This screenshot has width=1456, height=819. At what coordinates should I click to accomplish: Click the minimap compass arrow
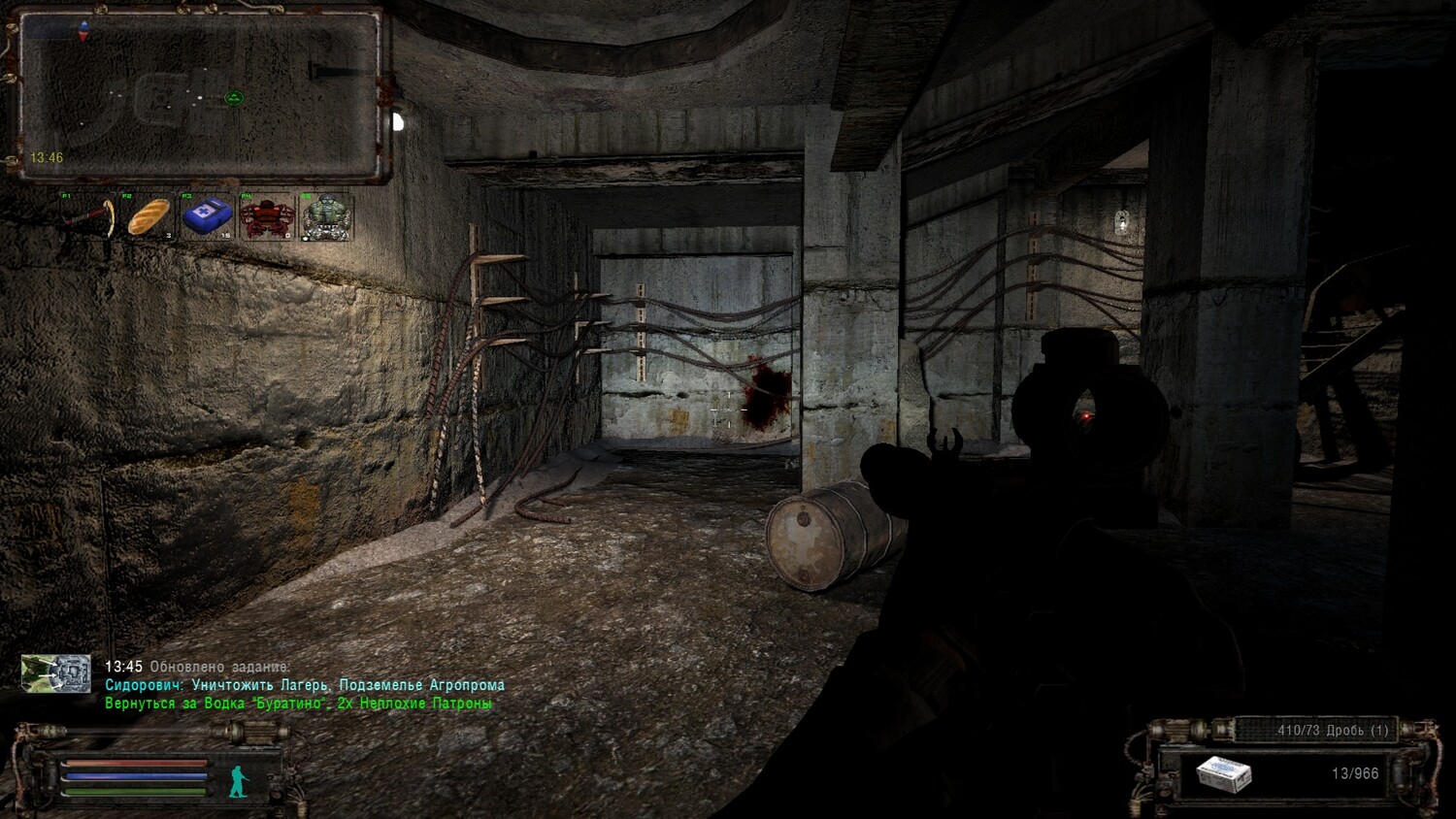[84, 30]
